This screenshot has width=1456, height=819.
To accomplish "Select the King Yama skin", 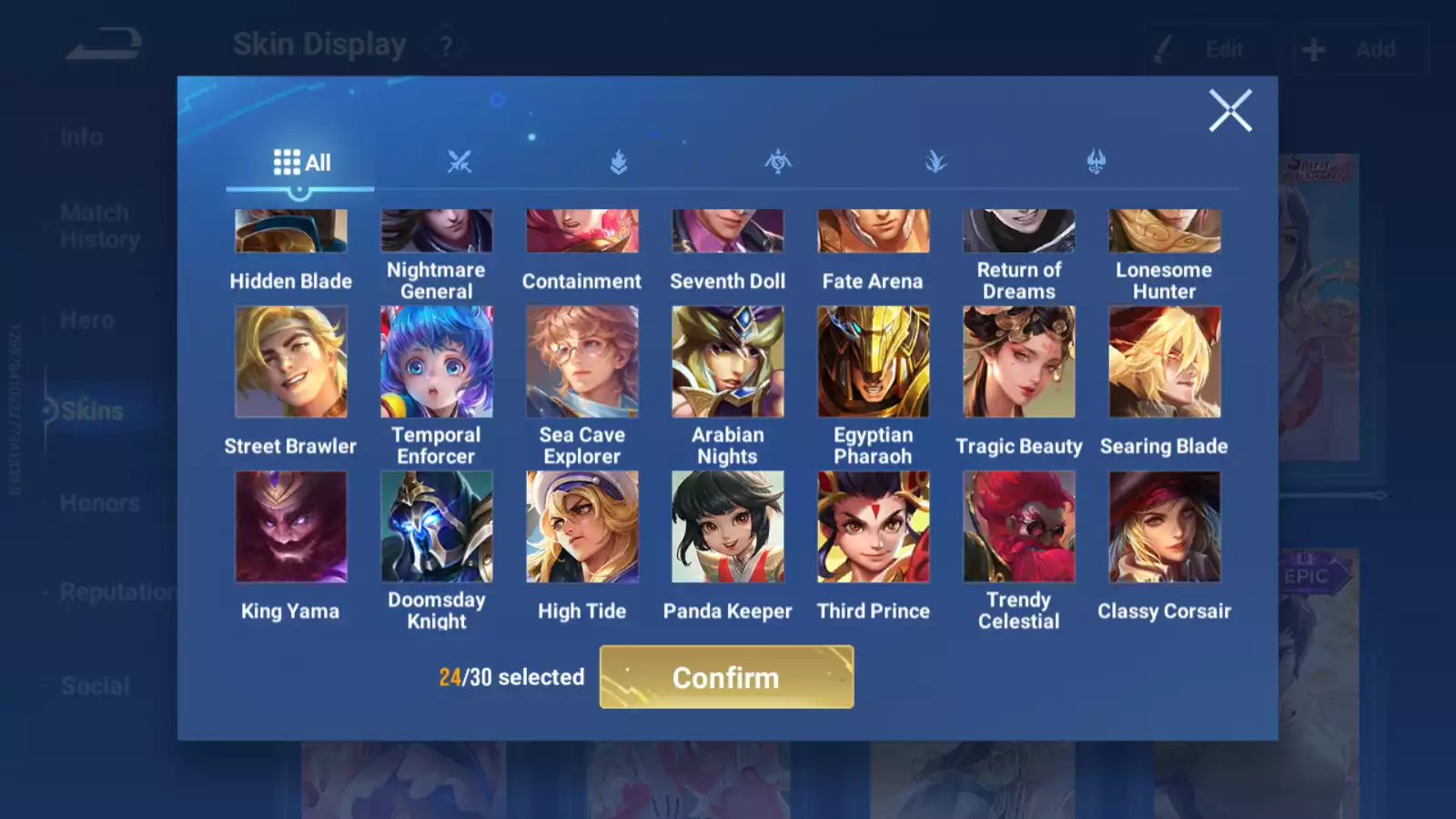I will [291, 527].
